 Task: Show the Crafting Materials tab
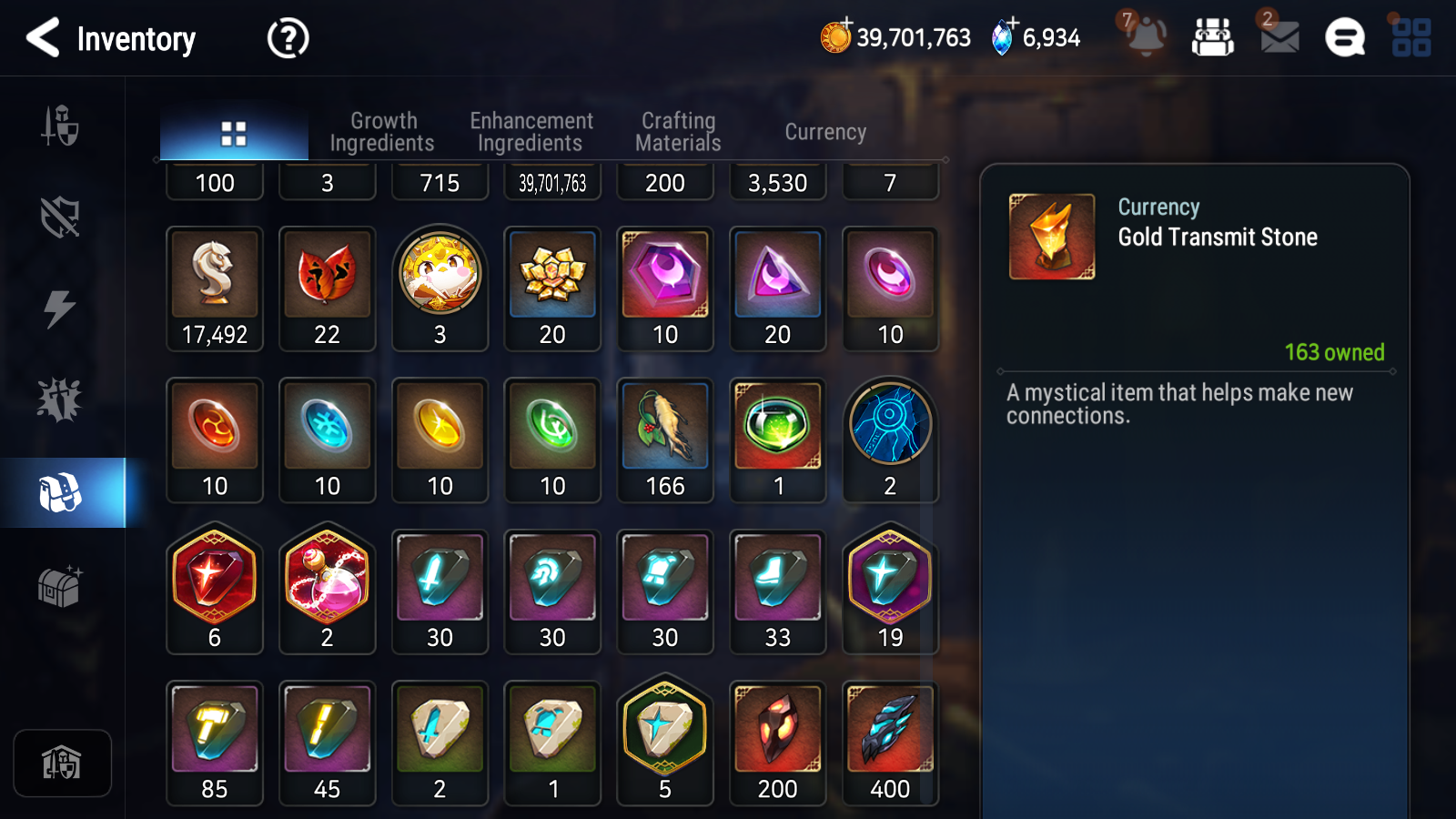pos(678,132)
